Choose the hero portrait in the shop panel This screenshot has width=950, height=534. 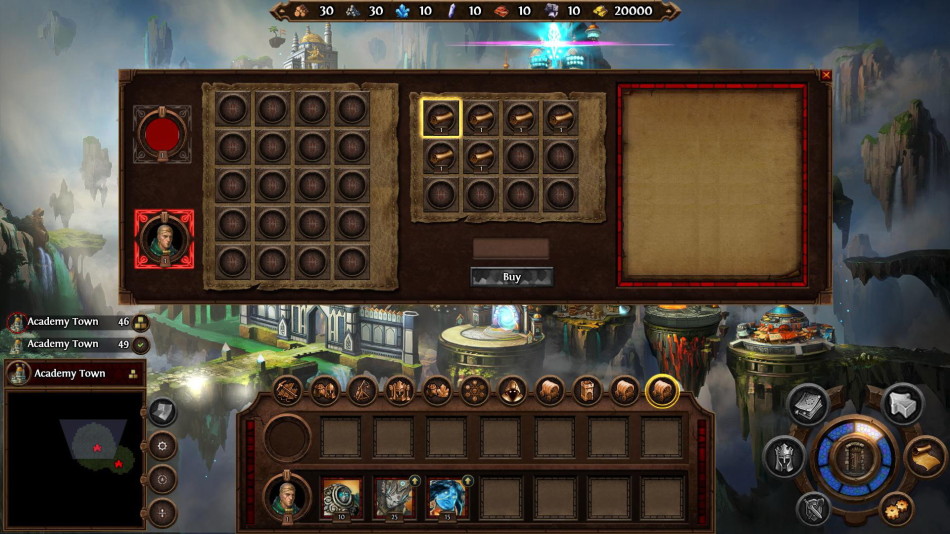163,239
